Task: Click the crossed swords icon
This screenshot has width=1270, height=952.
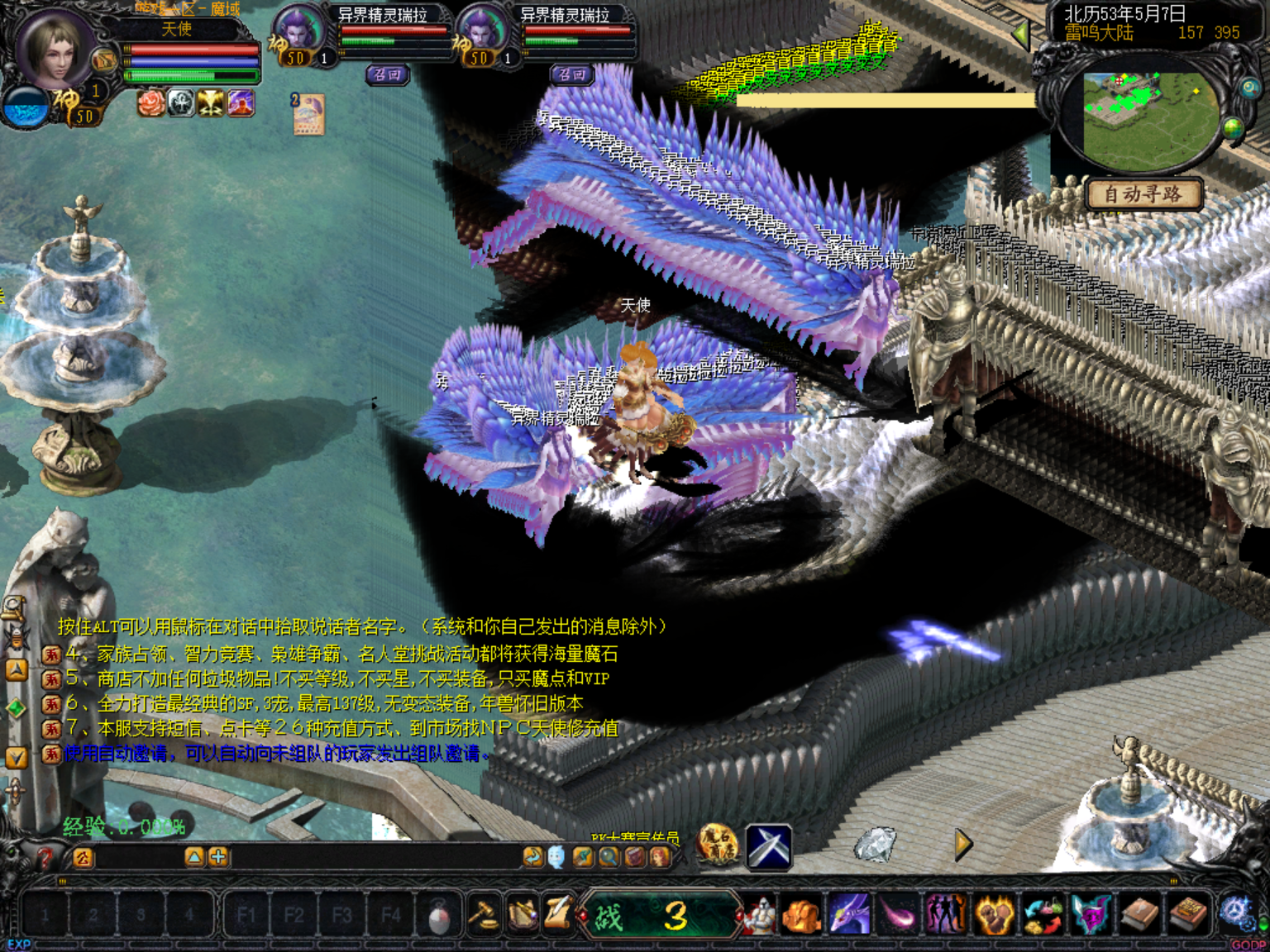Action: tap(769, 847)
